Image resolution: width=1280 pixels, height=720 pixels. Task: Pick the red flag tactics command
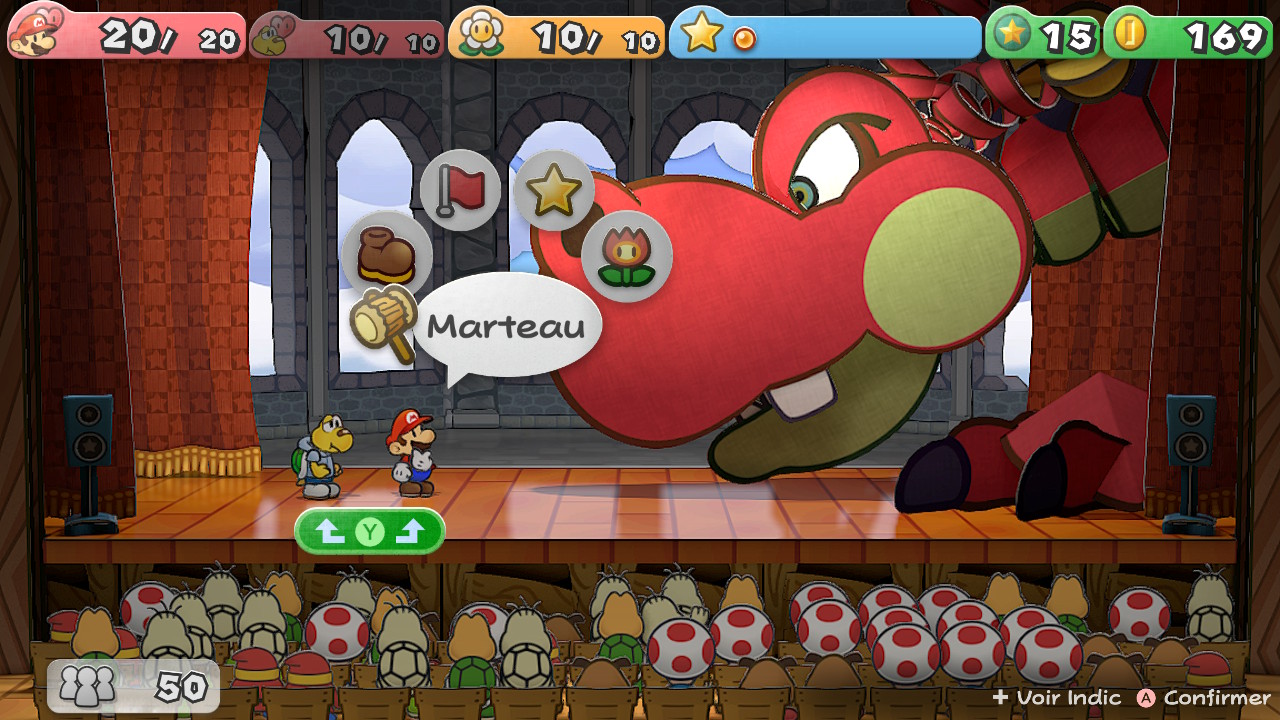tap(460, 190)
